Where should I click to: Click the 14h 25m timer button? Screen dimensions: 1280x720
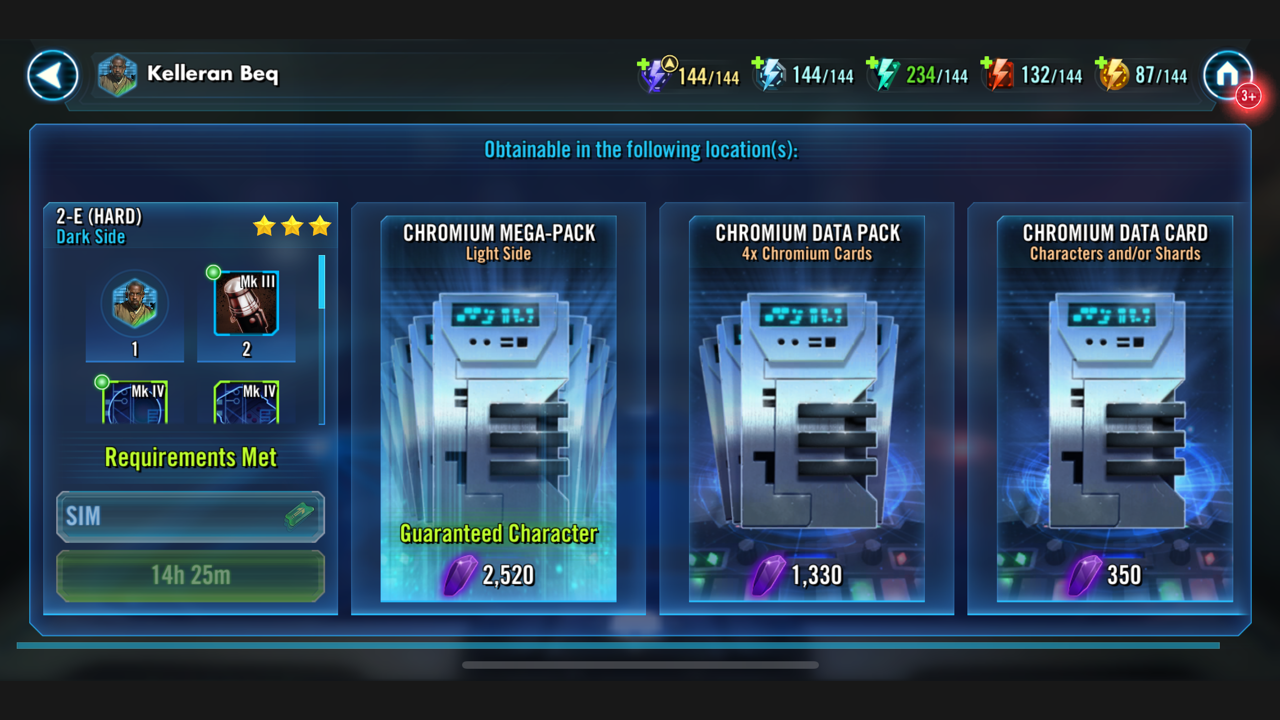pyautogui.click(x=190, y=575)
